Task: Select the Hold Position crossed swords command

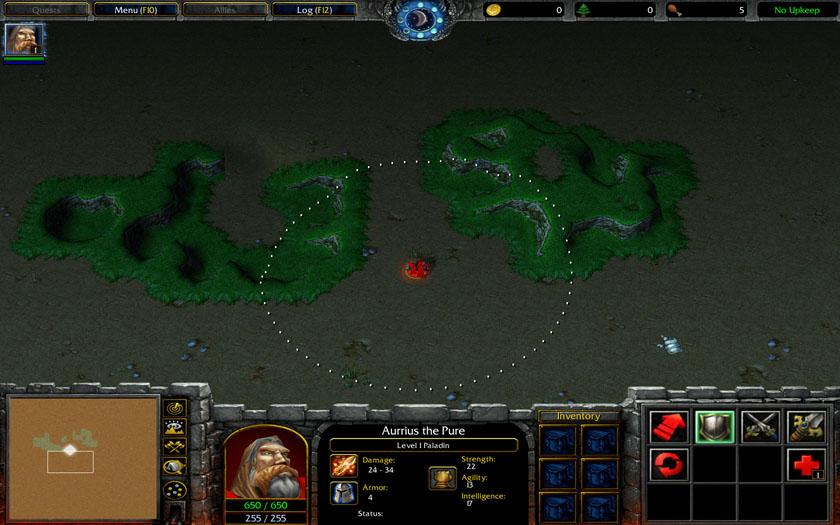Action: [760, 427]
